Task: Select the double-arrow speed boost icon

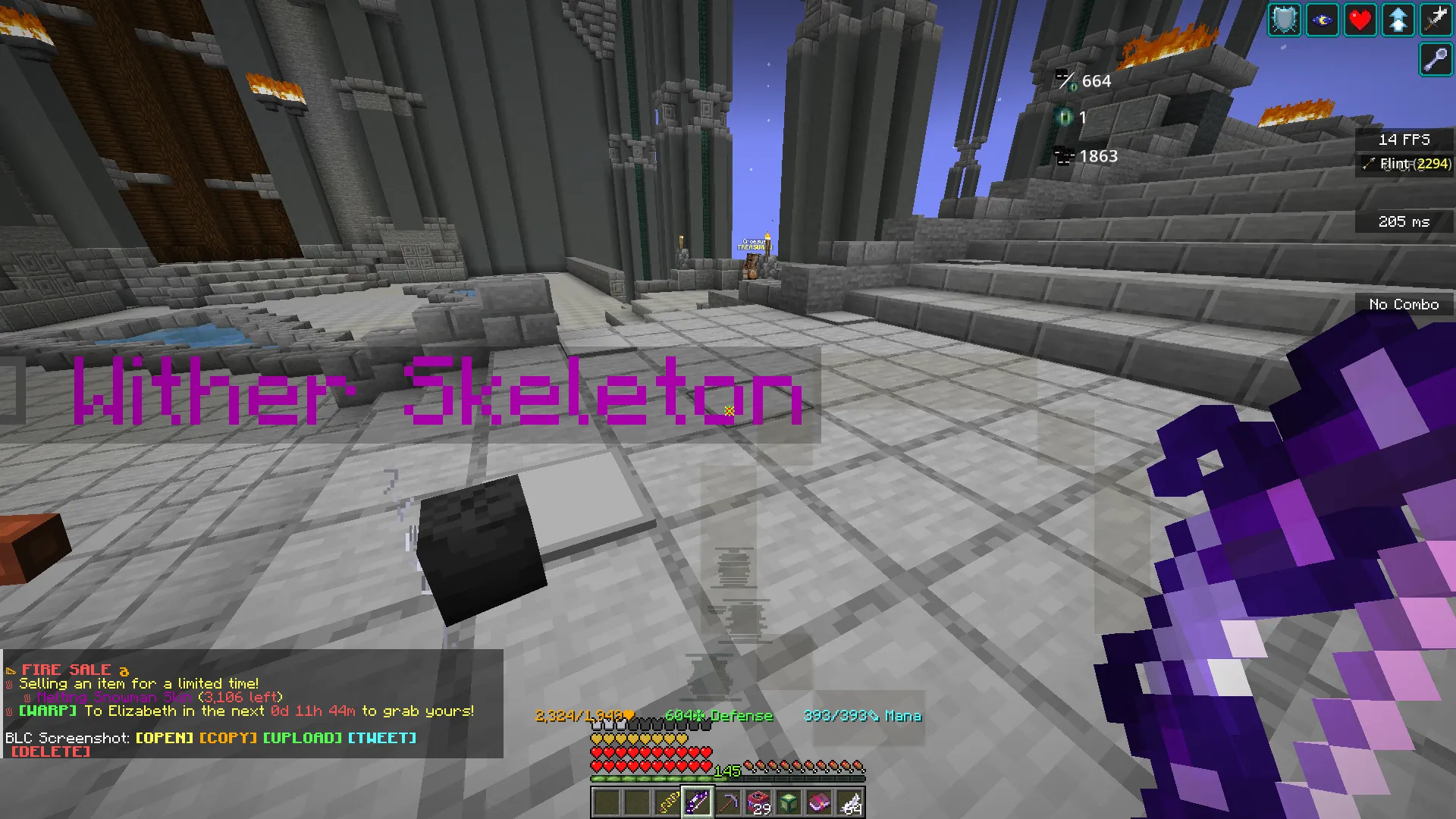Action: click(1398, 20)
